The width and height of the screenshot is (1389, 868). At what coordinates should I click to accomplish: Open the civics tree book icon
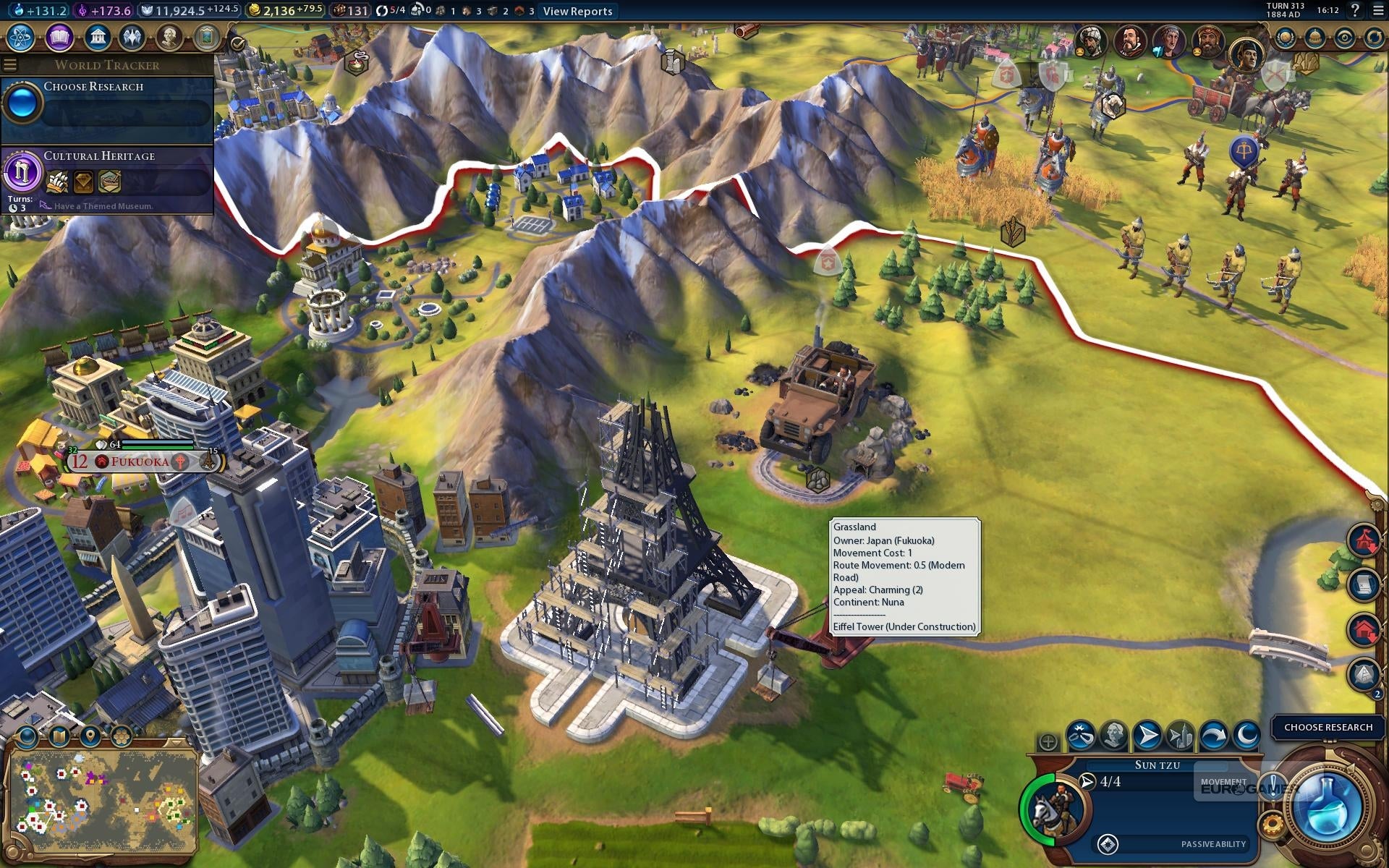59,37
